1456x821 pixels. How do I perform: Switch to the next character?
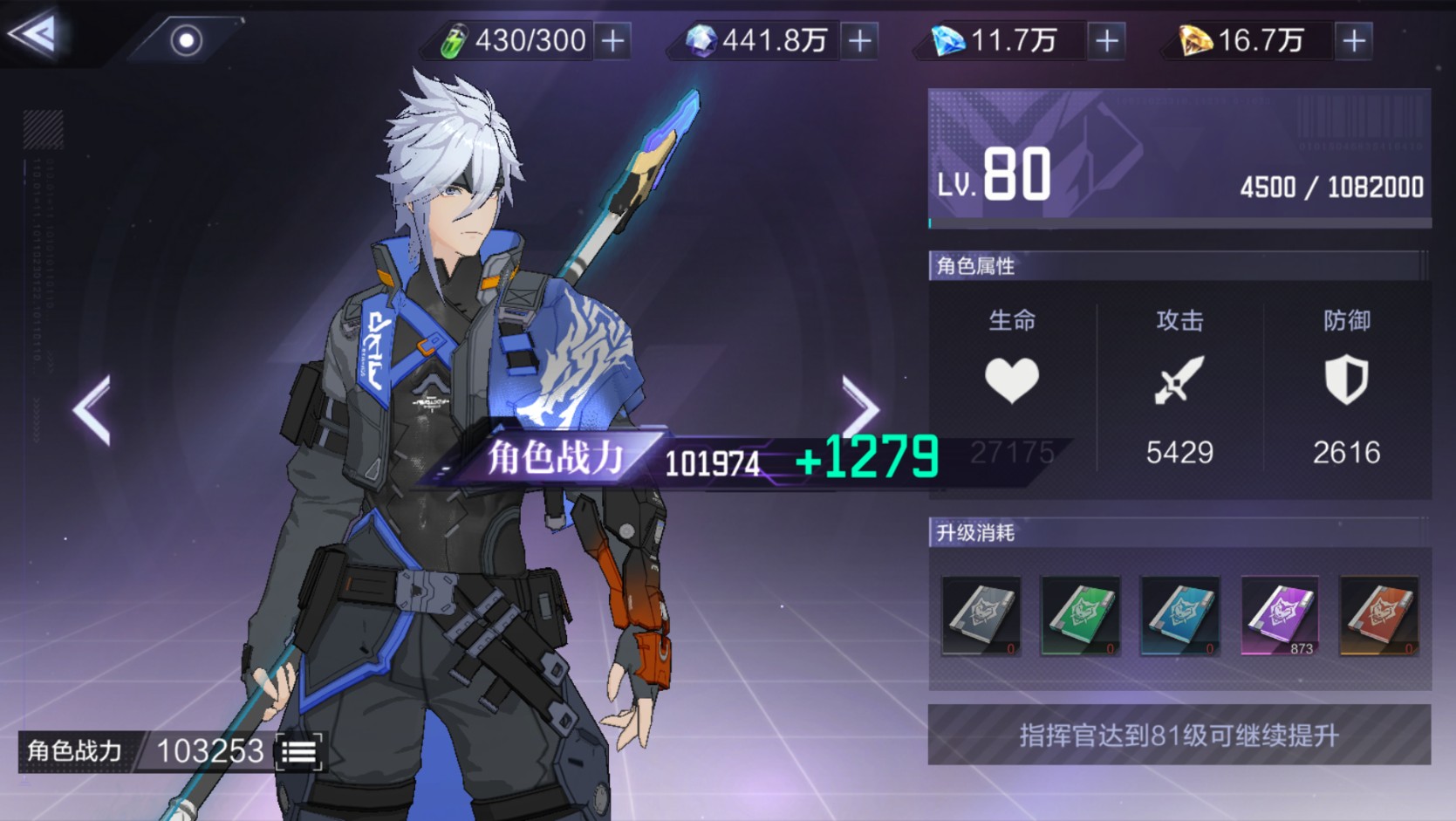point(860,408)
